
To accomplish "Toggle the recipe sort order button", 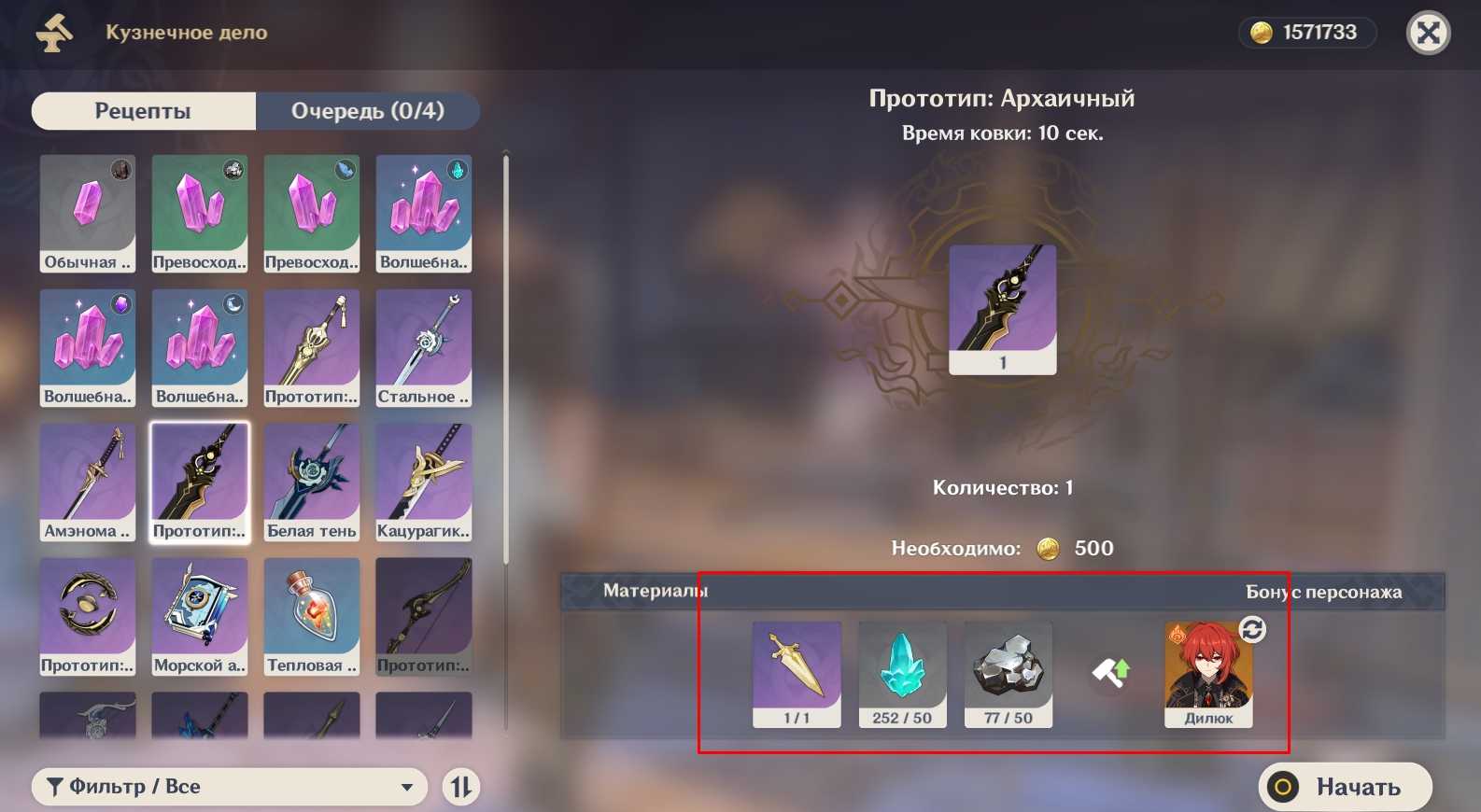I will click(461, 787).
